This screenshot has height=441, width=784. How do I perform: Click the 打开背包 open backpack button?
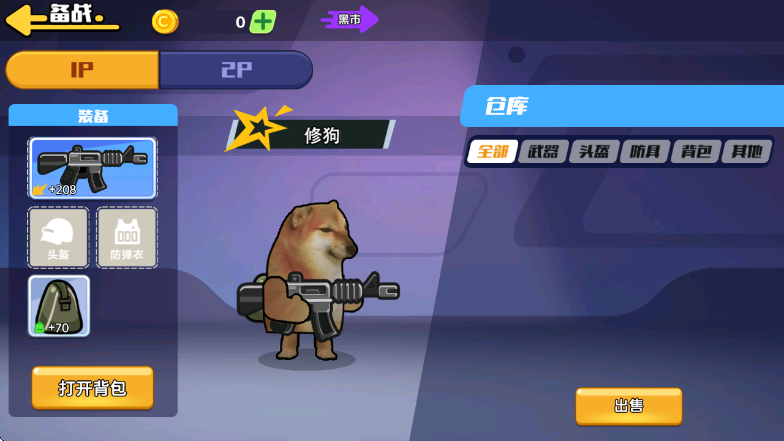point(92,388)
